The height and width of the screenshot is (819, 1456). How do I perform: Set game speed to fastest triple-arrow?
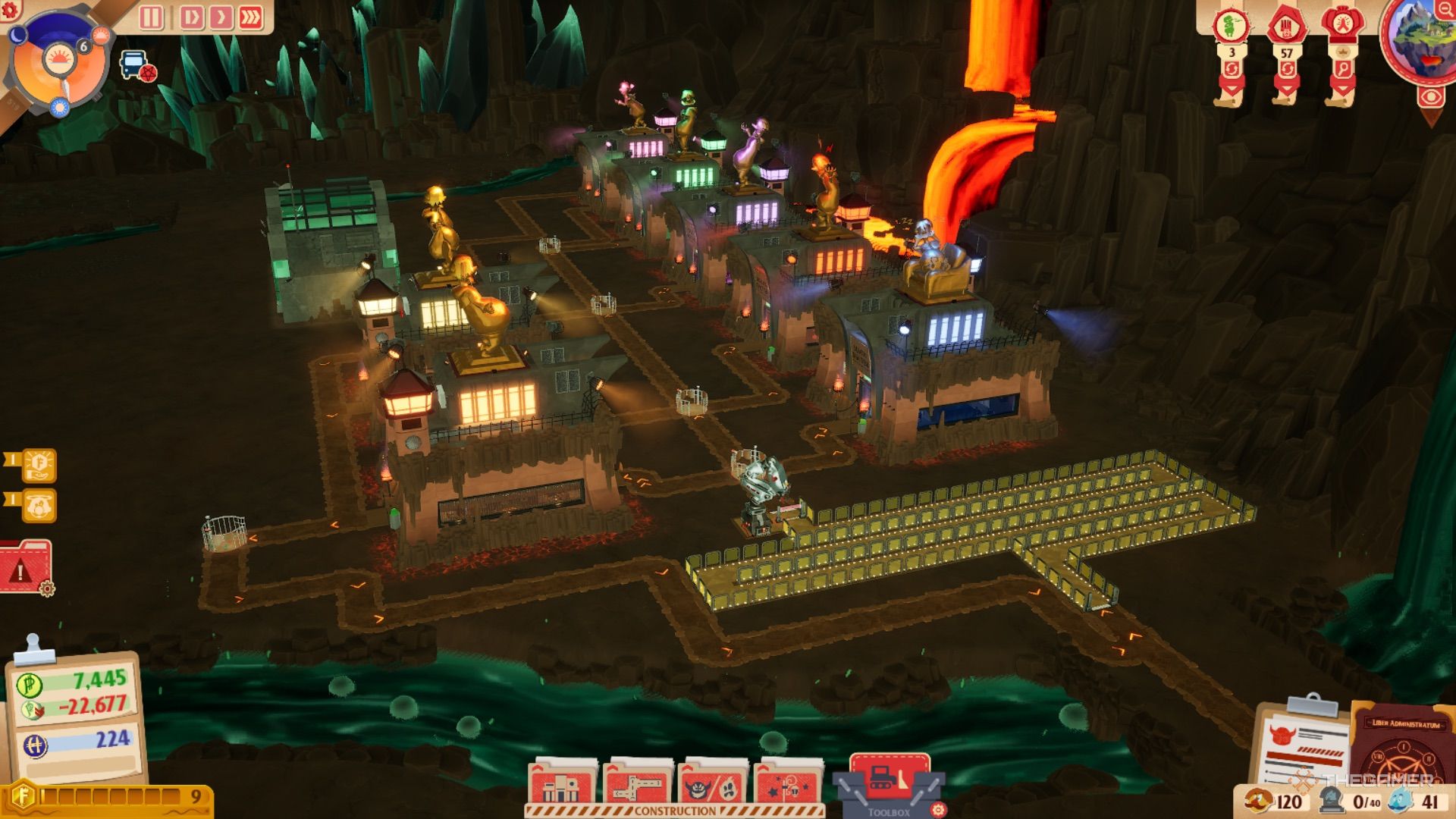251,17
